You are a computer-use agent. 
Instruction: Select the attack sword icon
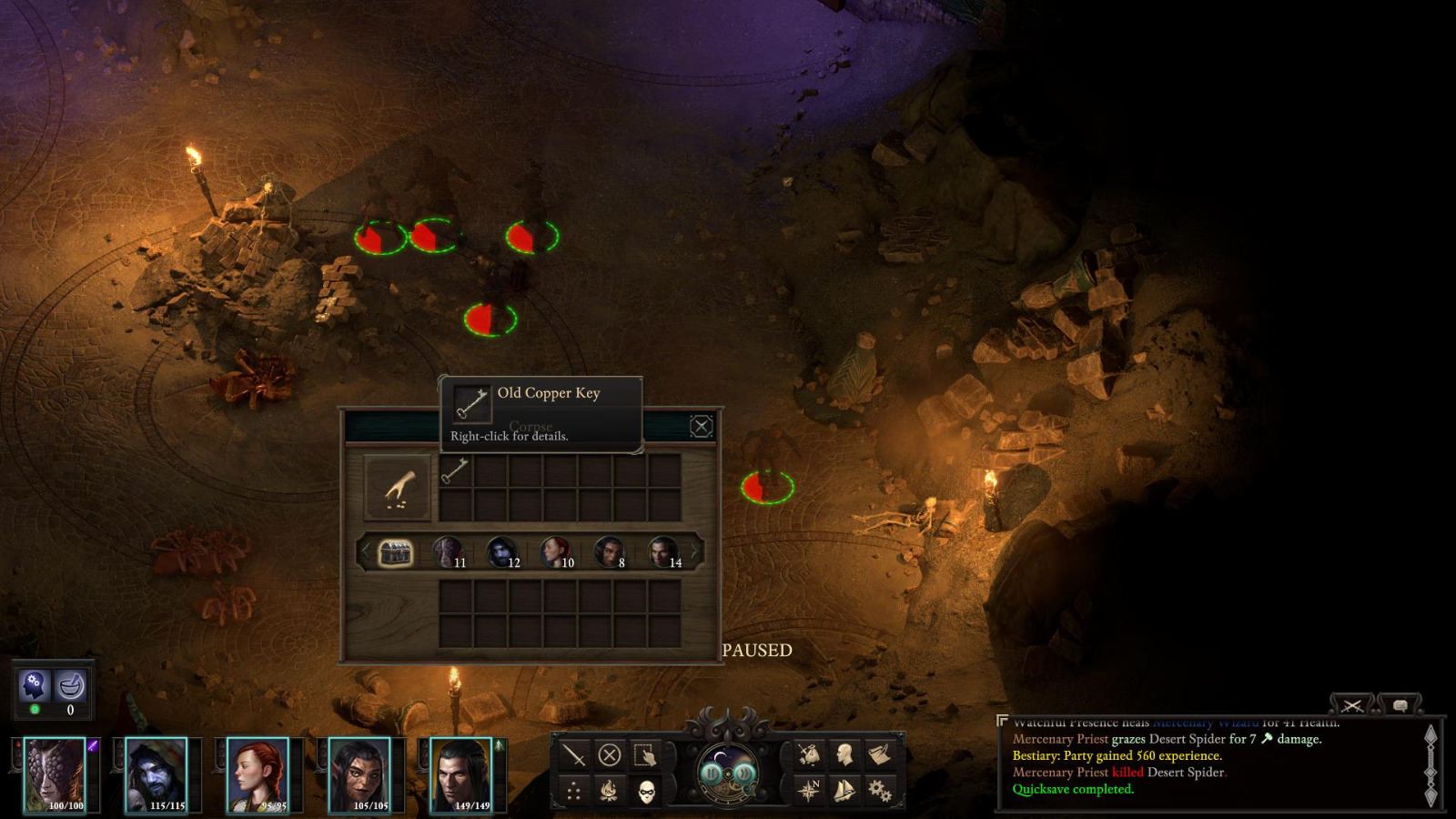(x=575, y=754)
